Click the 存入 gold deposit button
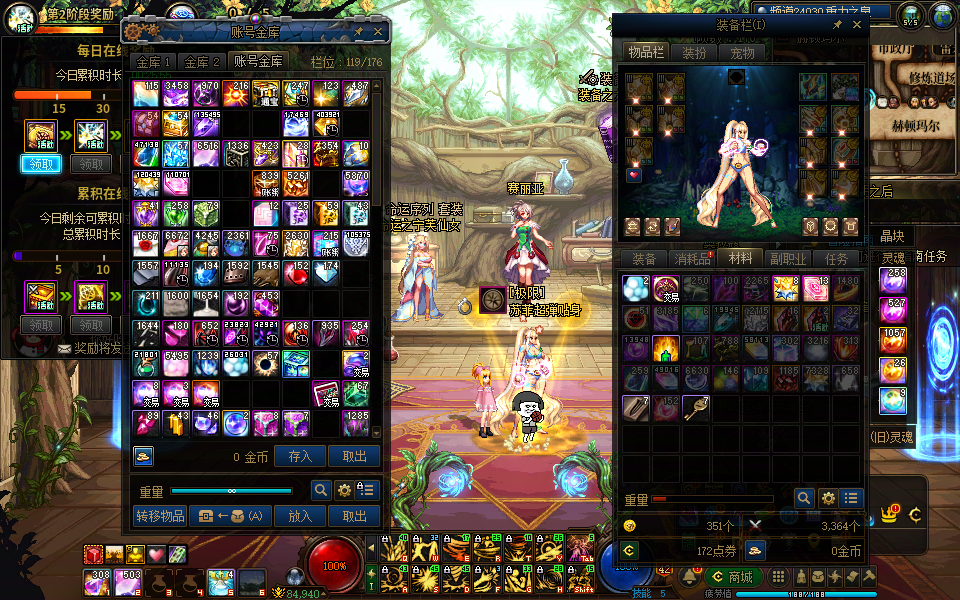 (x=300, y=456)
